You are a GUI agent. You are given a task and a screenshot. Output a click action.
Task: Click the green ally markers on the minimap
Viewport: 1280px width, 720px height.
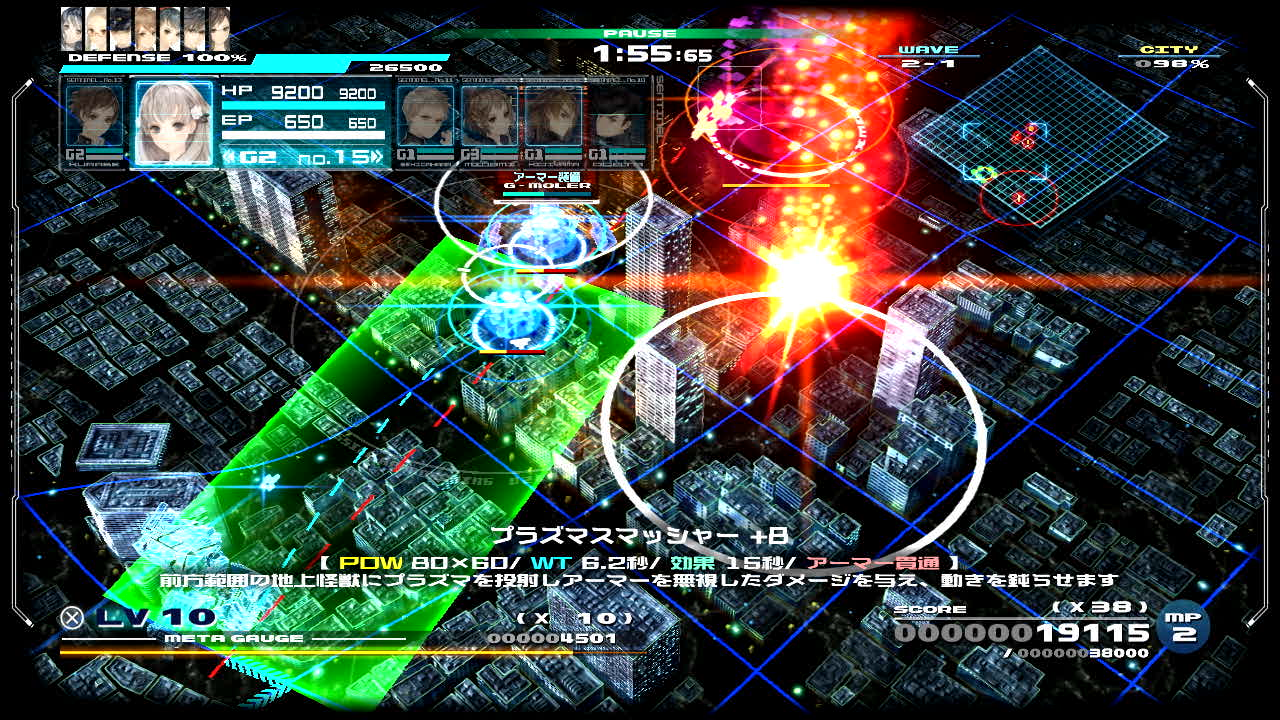point(982,174)
